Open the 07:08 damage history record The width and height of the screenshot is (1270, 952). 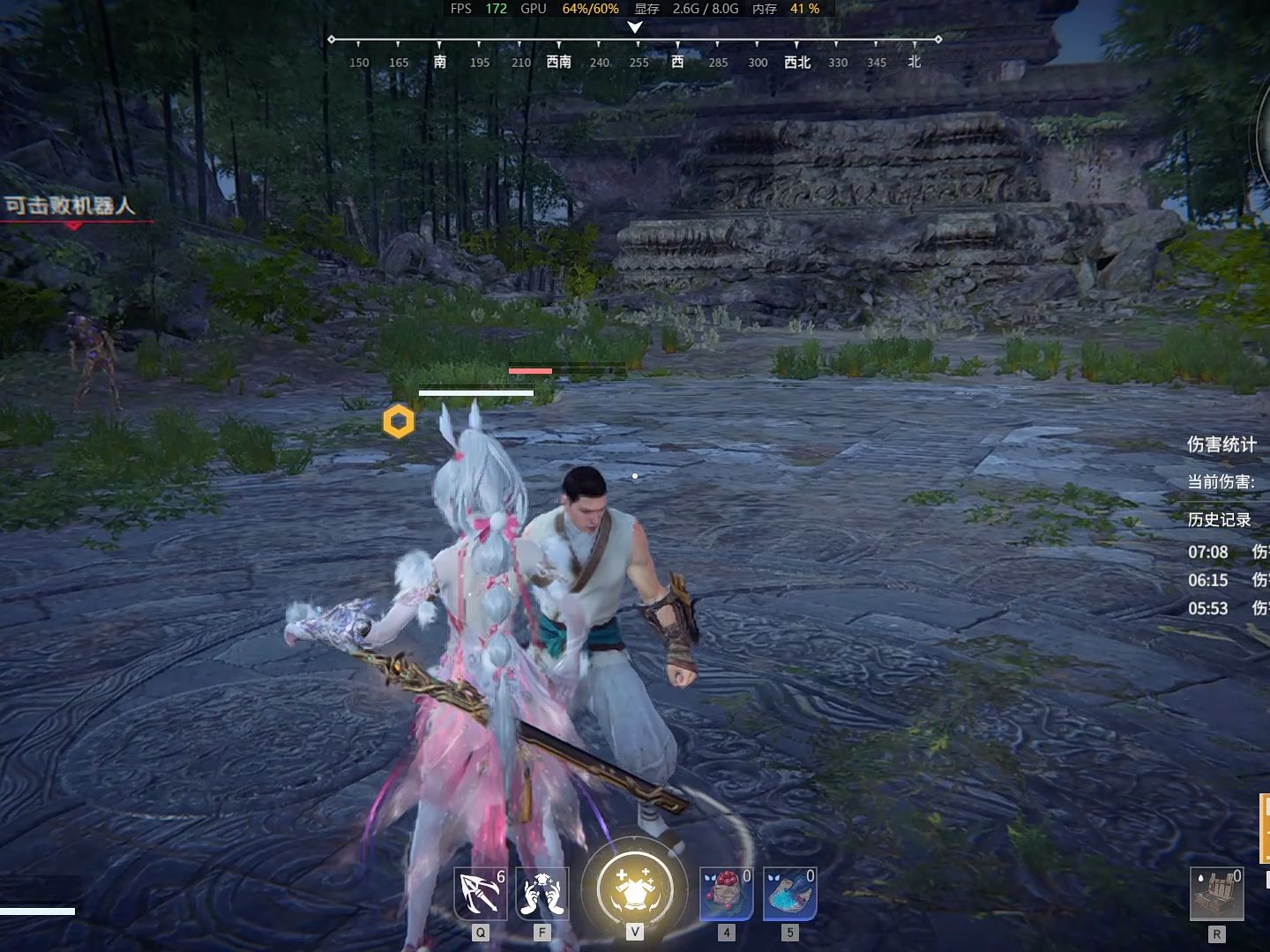pos(1228,552)
